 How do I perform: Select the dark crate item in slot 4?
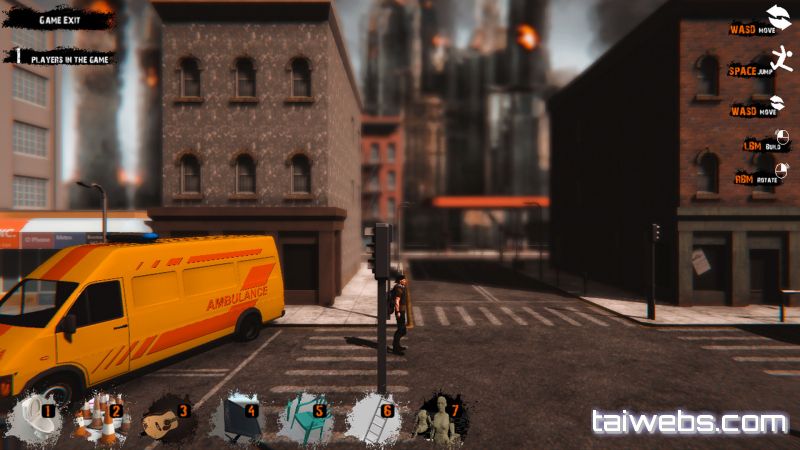coord(237,418)
